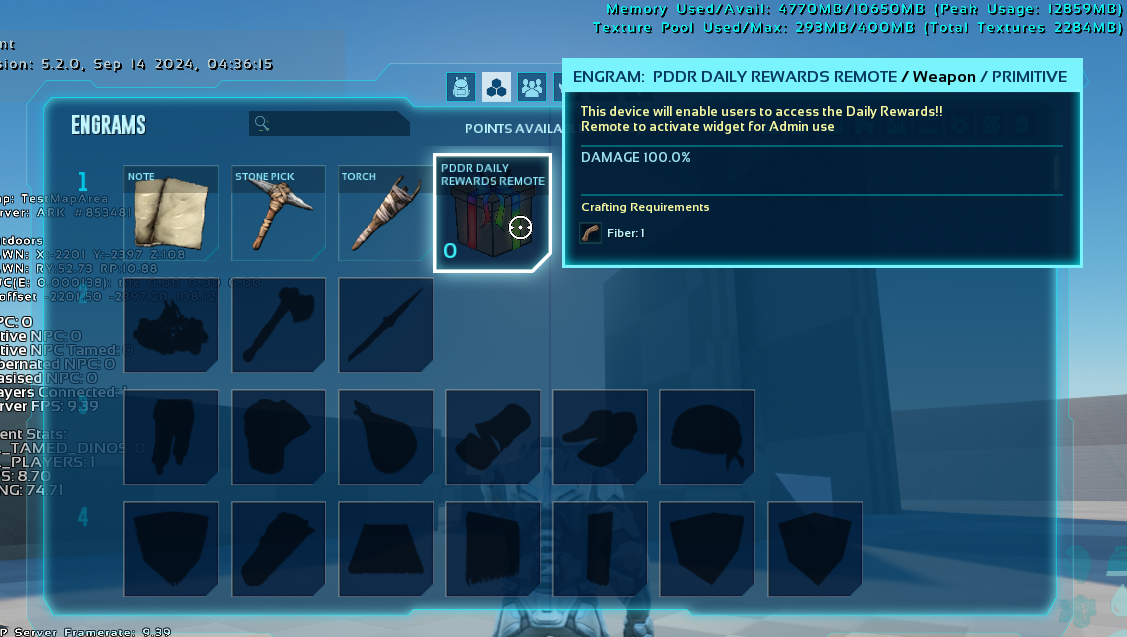
Task: Select the Note engram
Action: (171, 213)
